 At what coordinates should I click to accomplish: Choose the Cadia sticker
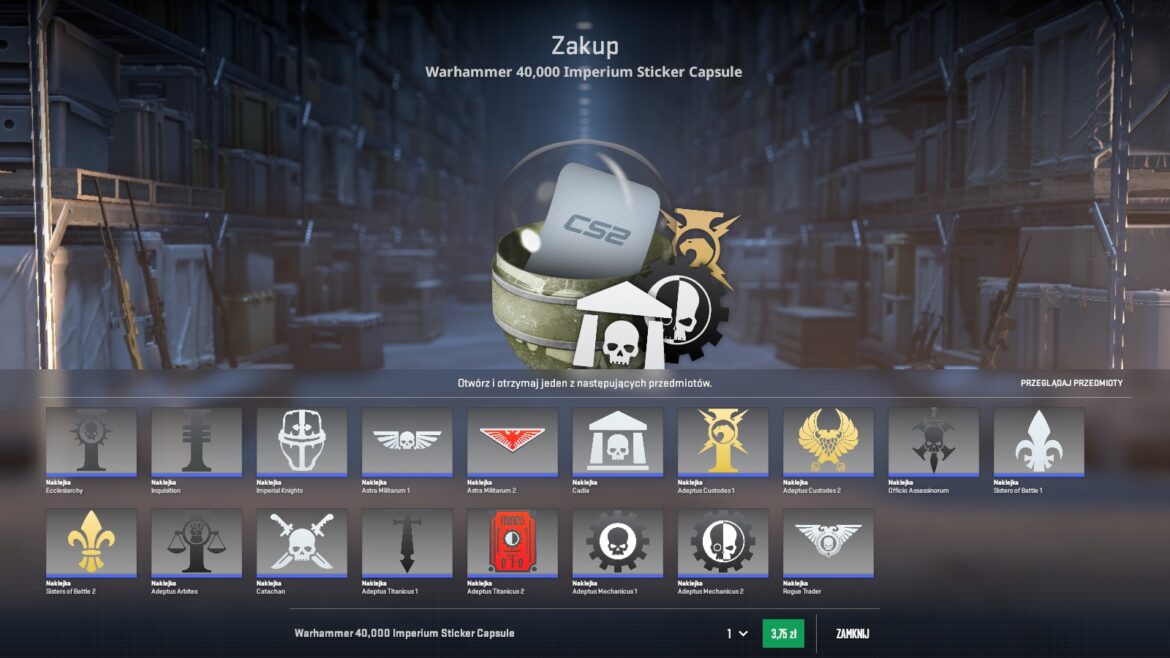click(x=617, y=441)
